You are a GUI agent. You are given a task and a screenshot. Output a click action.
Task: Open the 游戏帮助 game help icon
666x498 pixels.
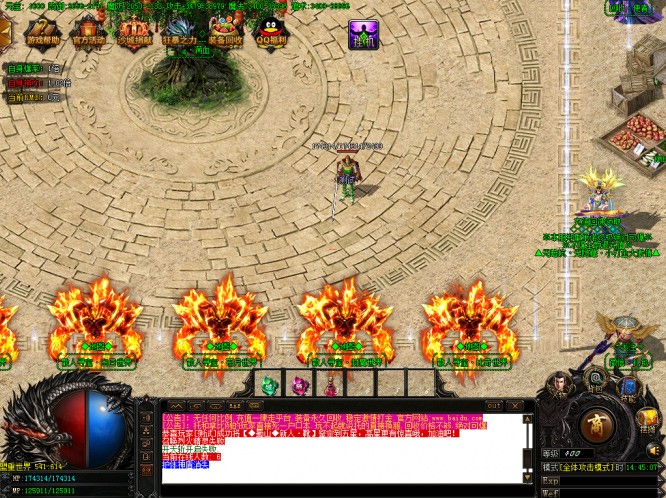tap(43, 30)
